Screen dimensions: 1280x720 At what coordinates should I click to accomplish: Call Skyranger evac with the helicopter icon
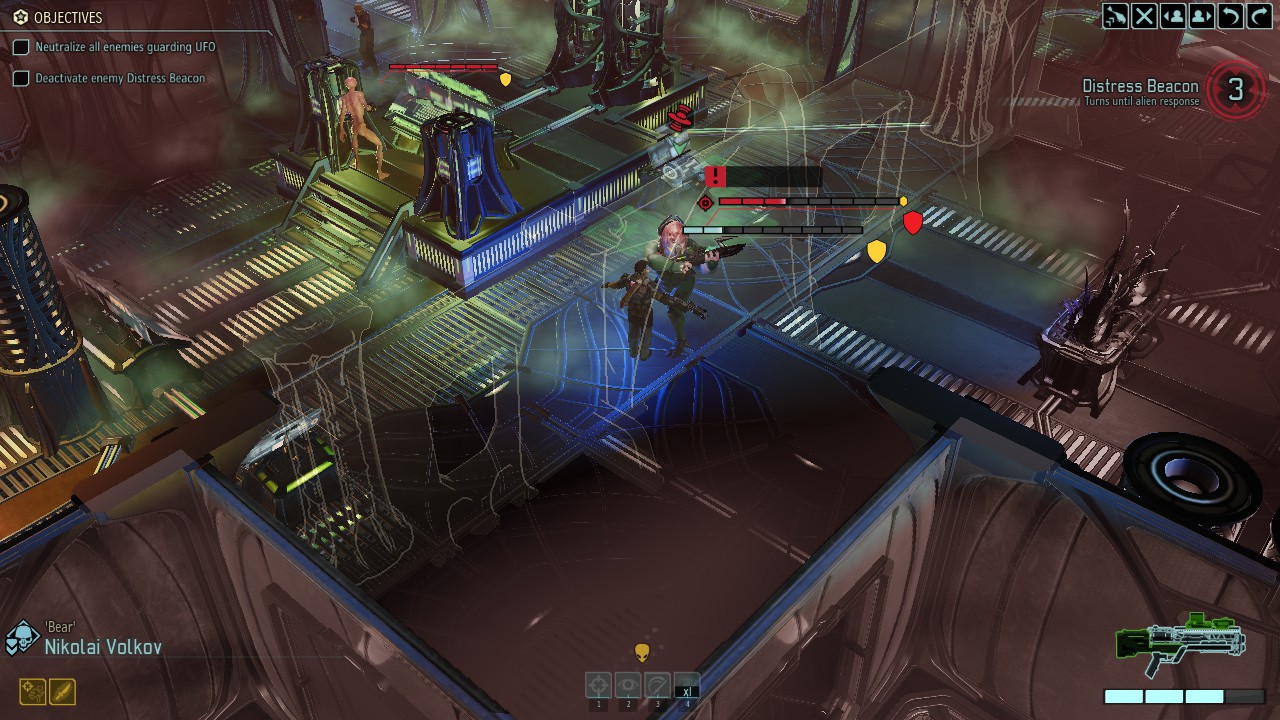(1116, 15)
